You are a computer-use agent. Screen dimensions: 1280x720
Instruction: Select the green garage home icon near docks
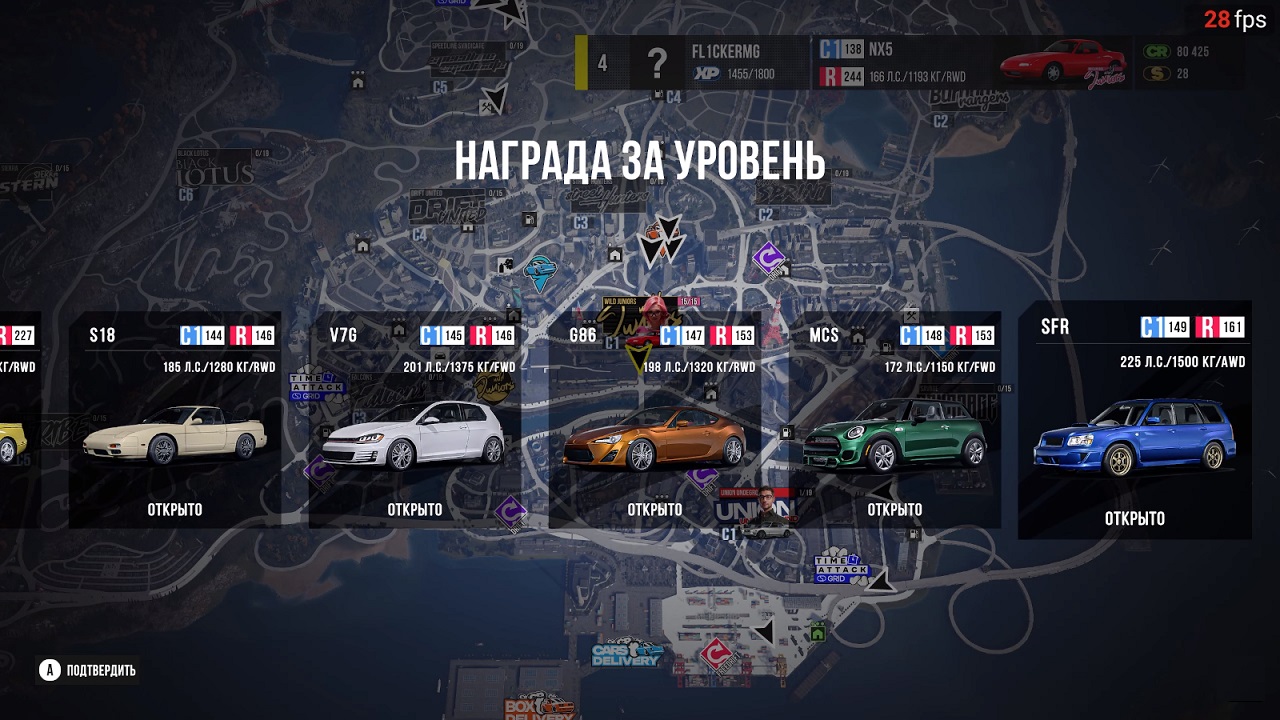click(818, 632)
